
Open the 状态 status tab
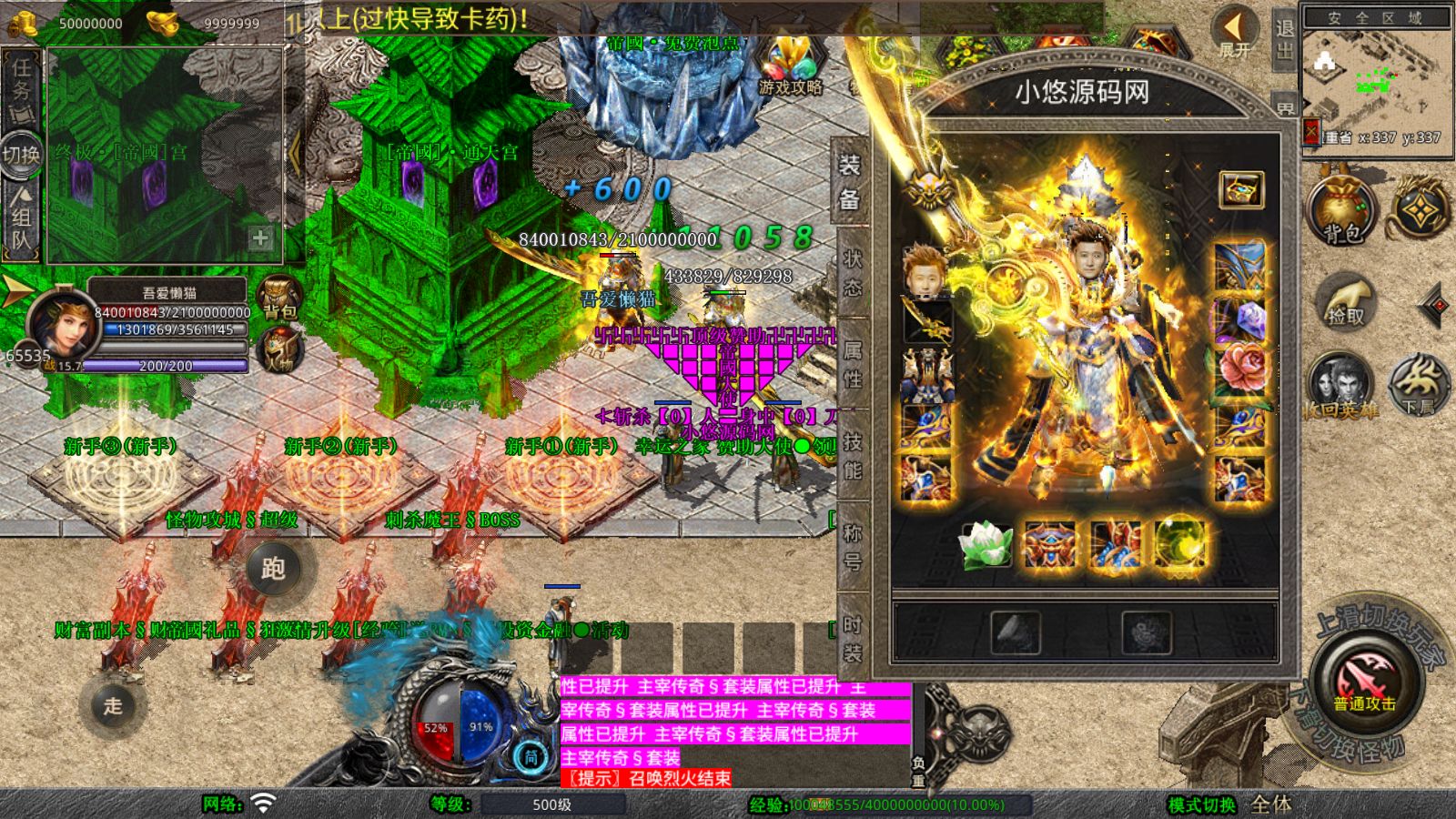(x=852, y=273)
